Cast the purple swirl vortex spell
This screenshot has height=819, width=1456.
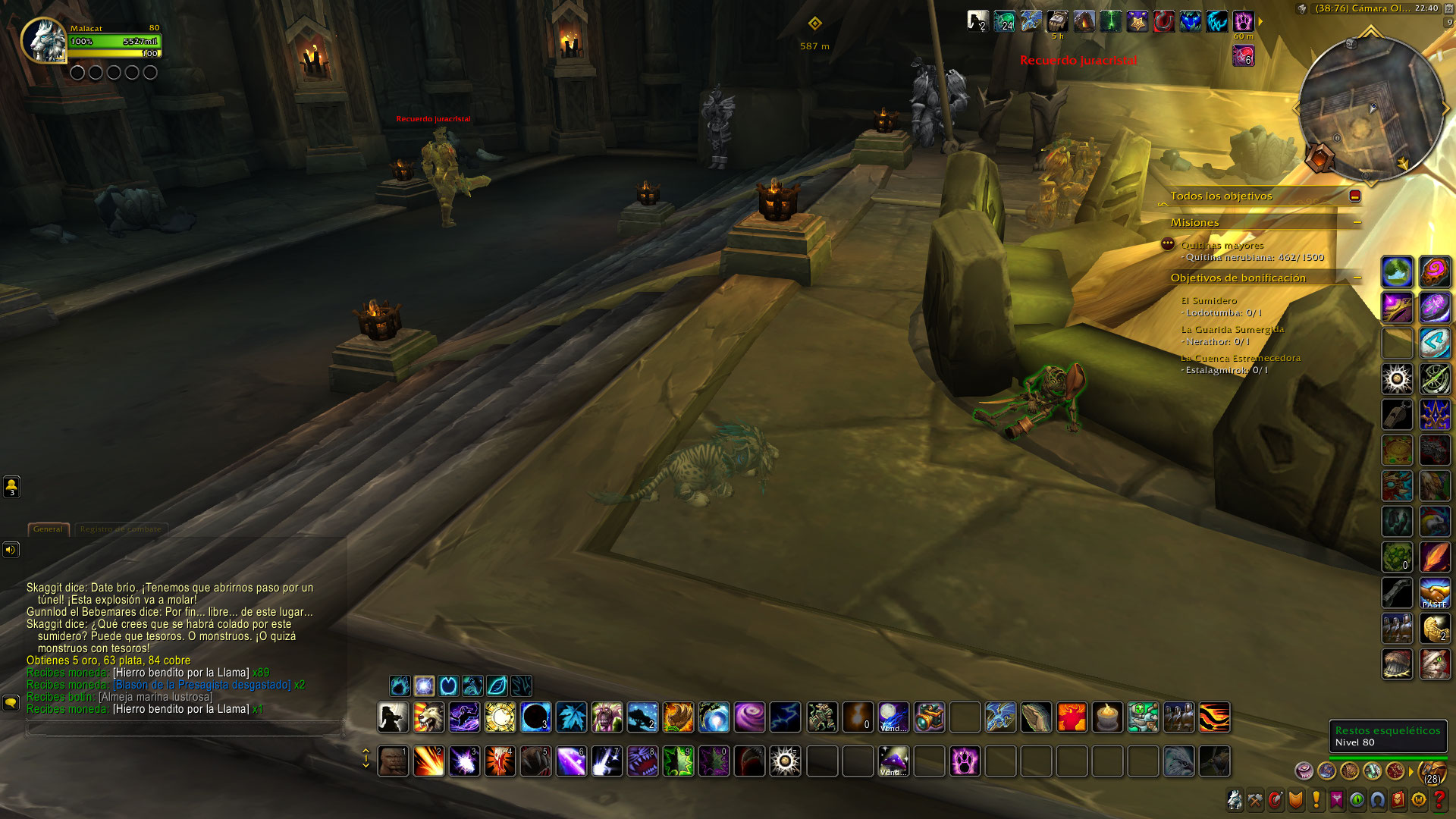[x=749, y=717]
